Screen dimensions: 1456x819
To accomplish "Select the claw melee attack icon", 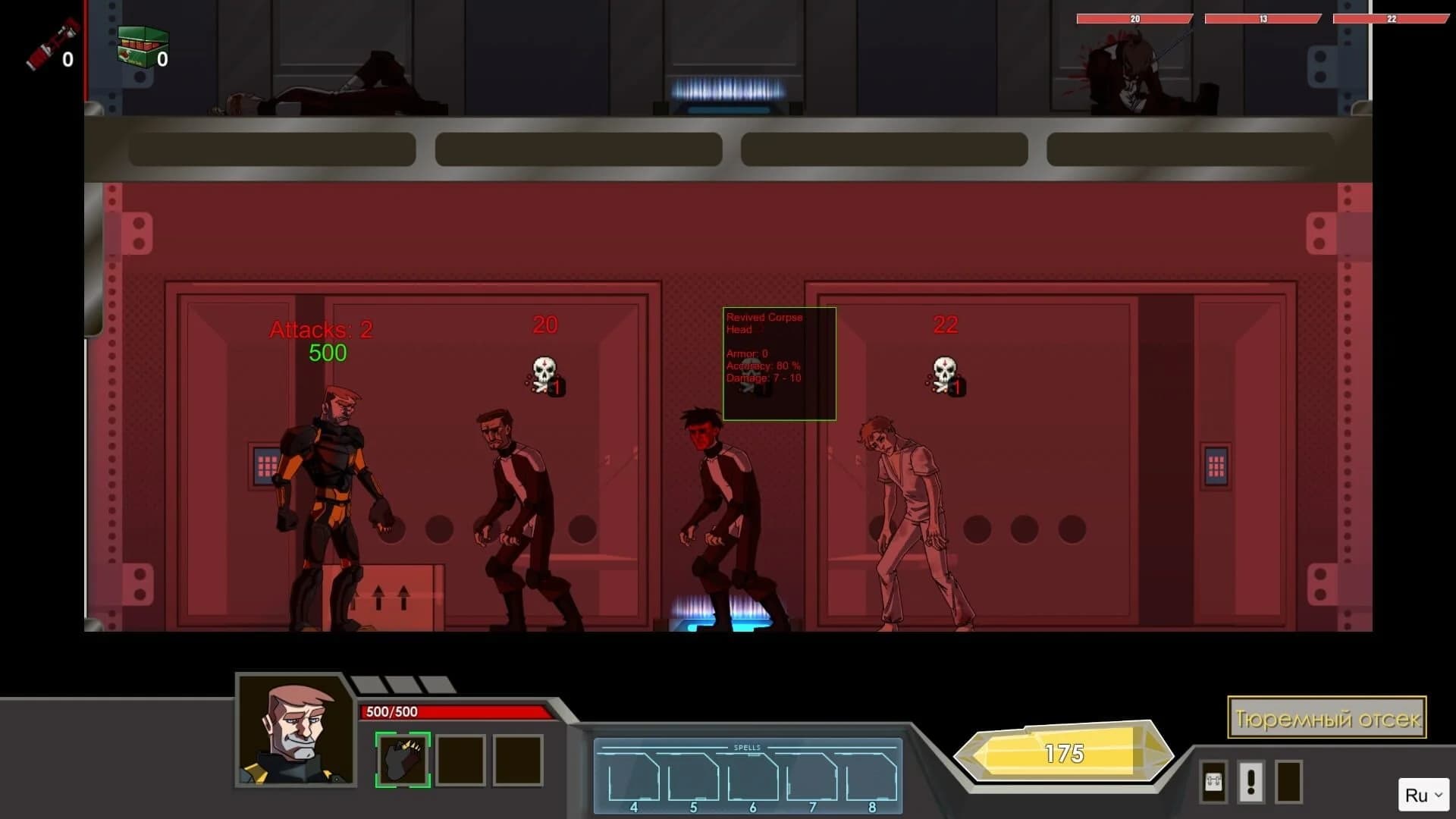I will coord(402,761).
